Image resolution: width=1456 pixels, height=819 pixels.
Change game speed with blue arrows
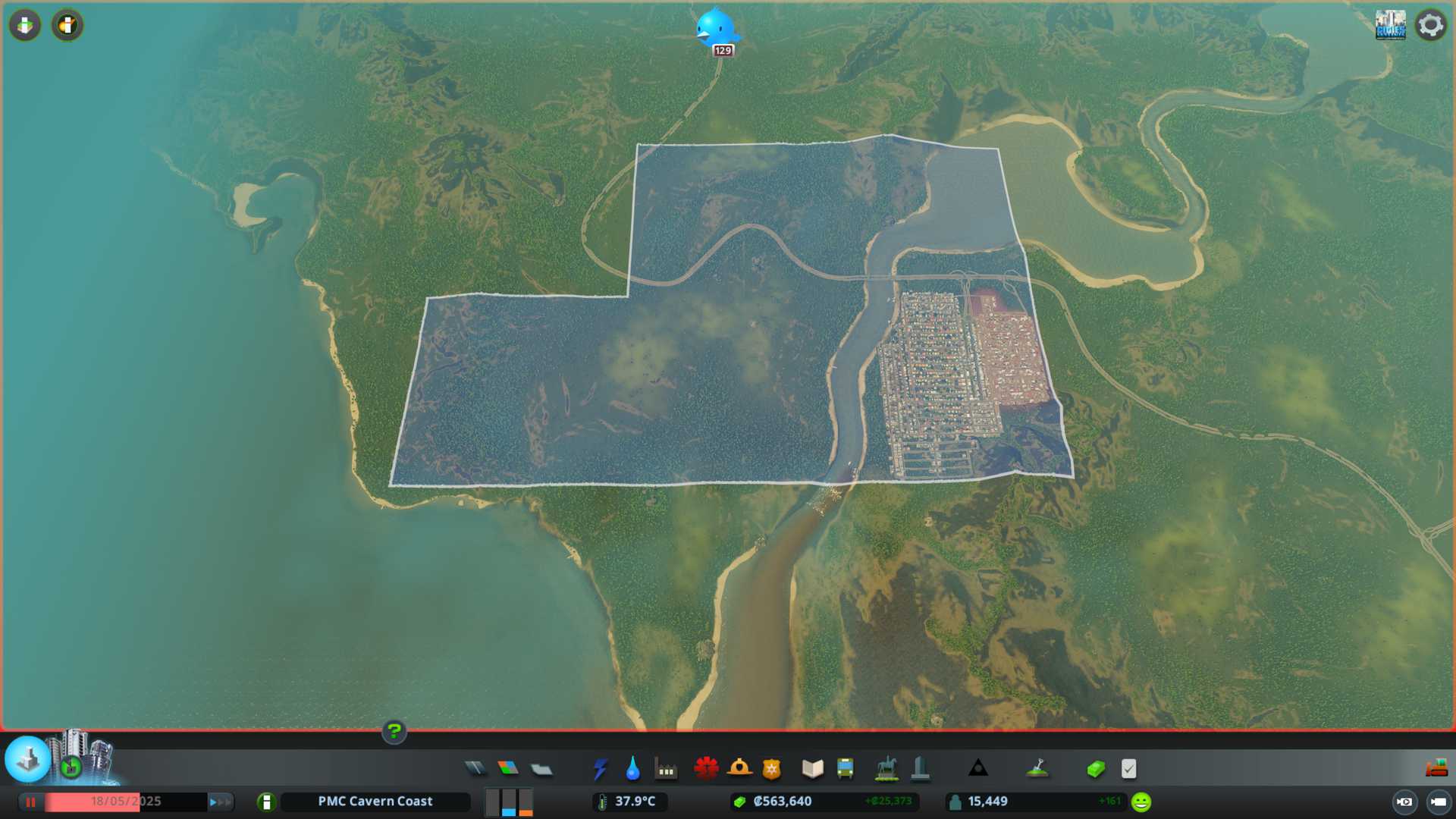pyautogui.click(x=220, y=802)
